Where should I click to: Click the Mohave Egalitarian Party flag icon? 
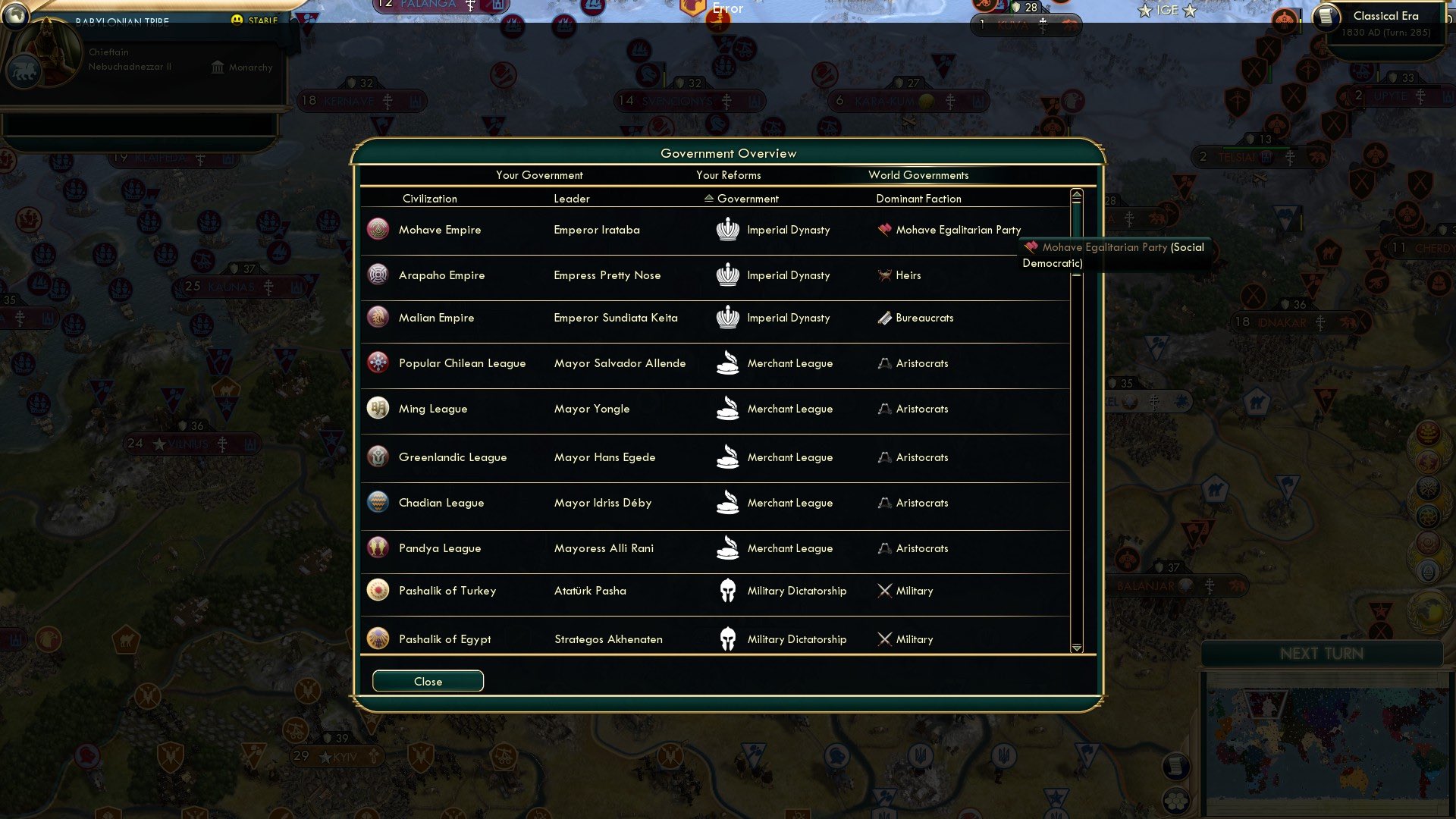point(885,229)
